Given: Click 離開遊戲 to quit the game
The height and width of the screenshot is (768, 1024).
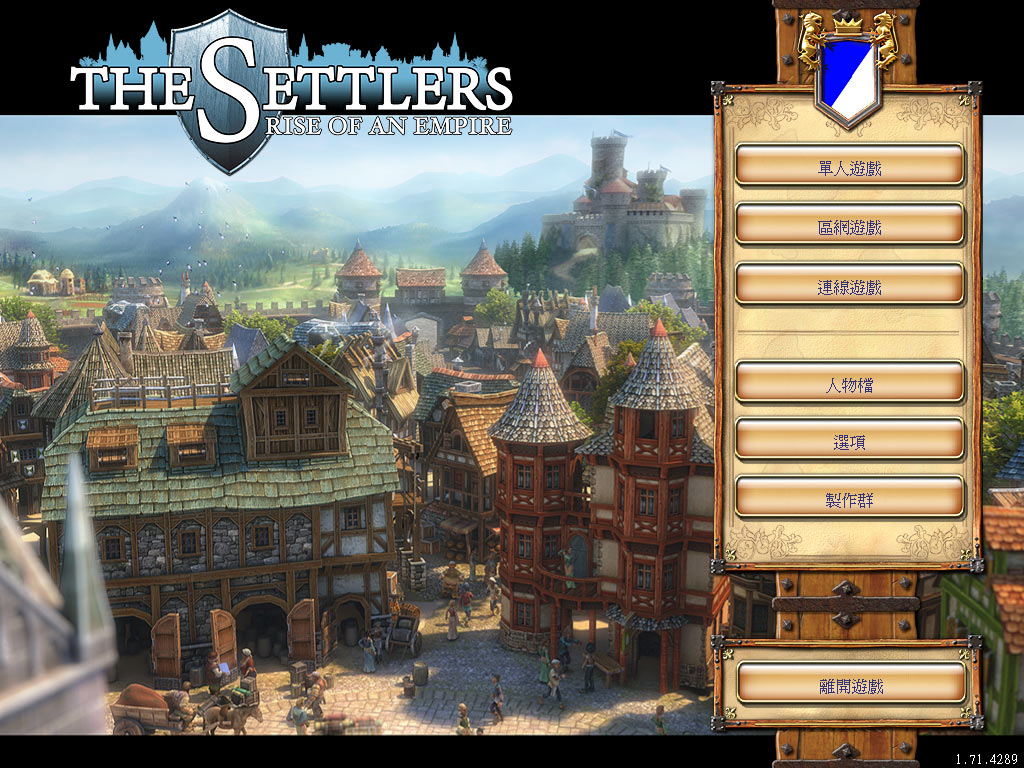Looking at the screenshot, I should (x=849, y=684).
